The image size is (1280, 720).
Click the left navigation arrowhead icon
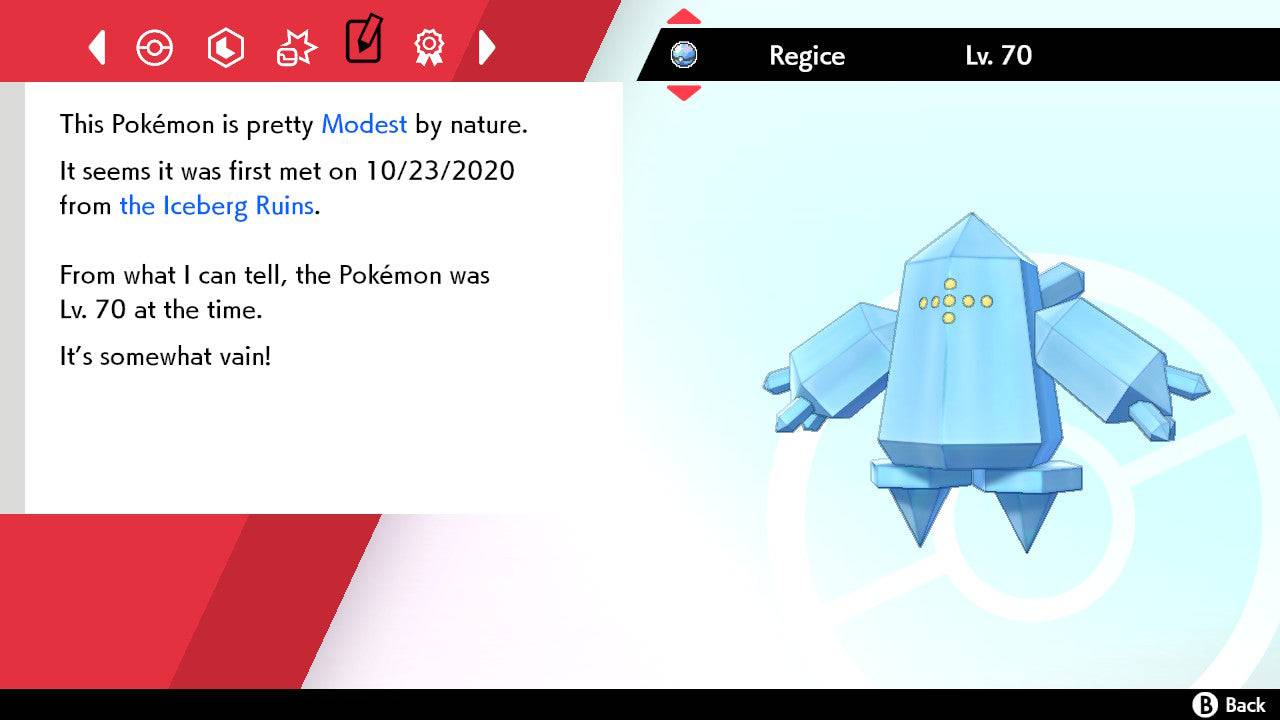(96, 47)
